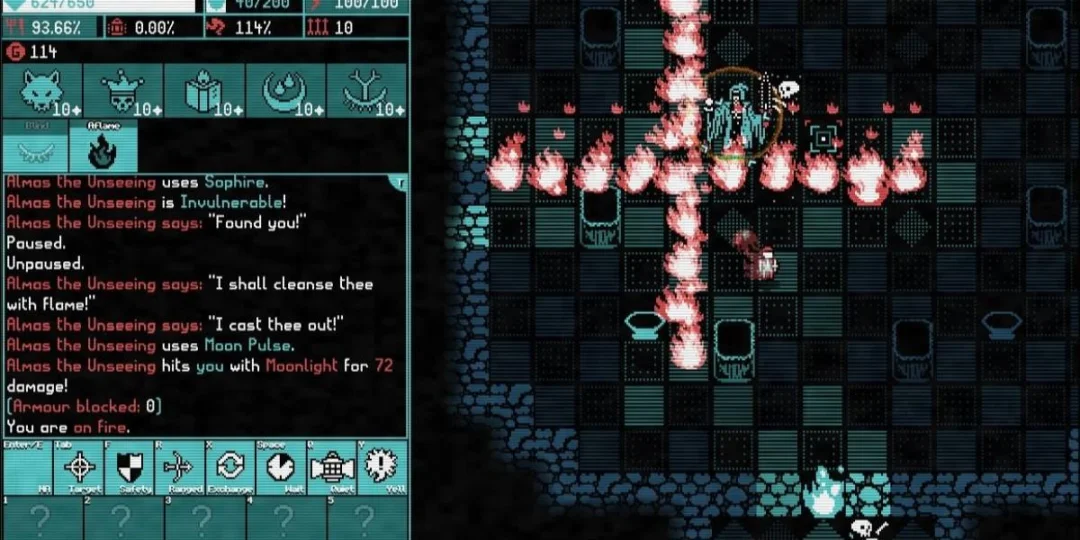Choose the Wait clock action
The height and width of the screenshot is (540, 1080).
[x=279, y=466]
